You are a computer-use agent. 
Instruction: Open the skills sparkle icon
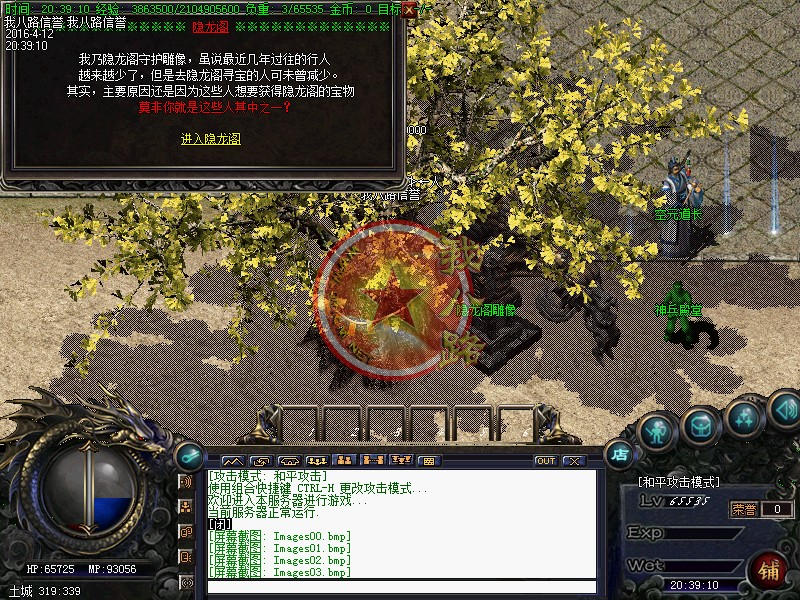pyautogui.click(x=744, y=417)
